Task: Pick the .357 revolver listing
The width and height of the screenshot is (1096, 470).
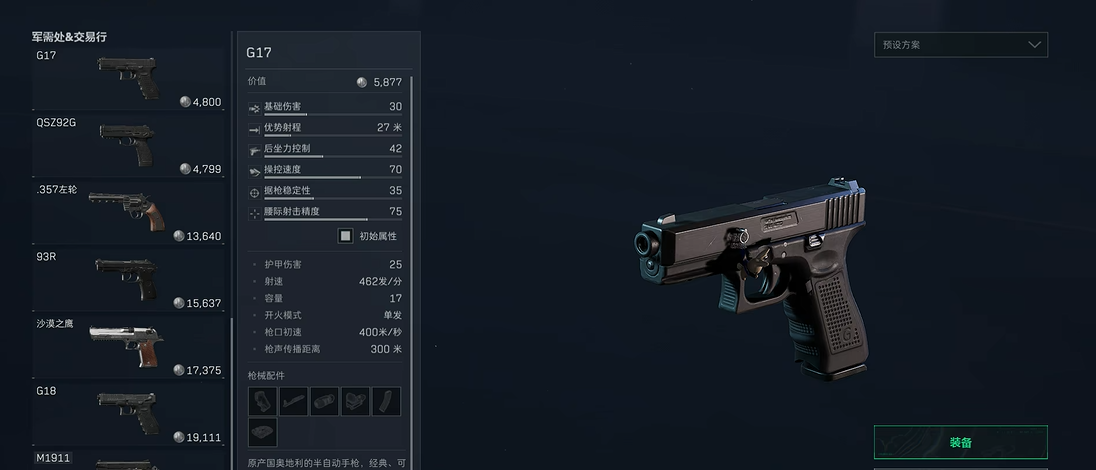Action: tap(128, 211)
